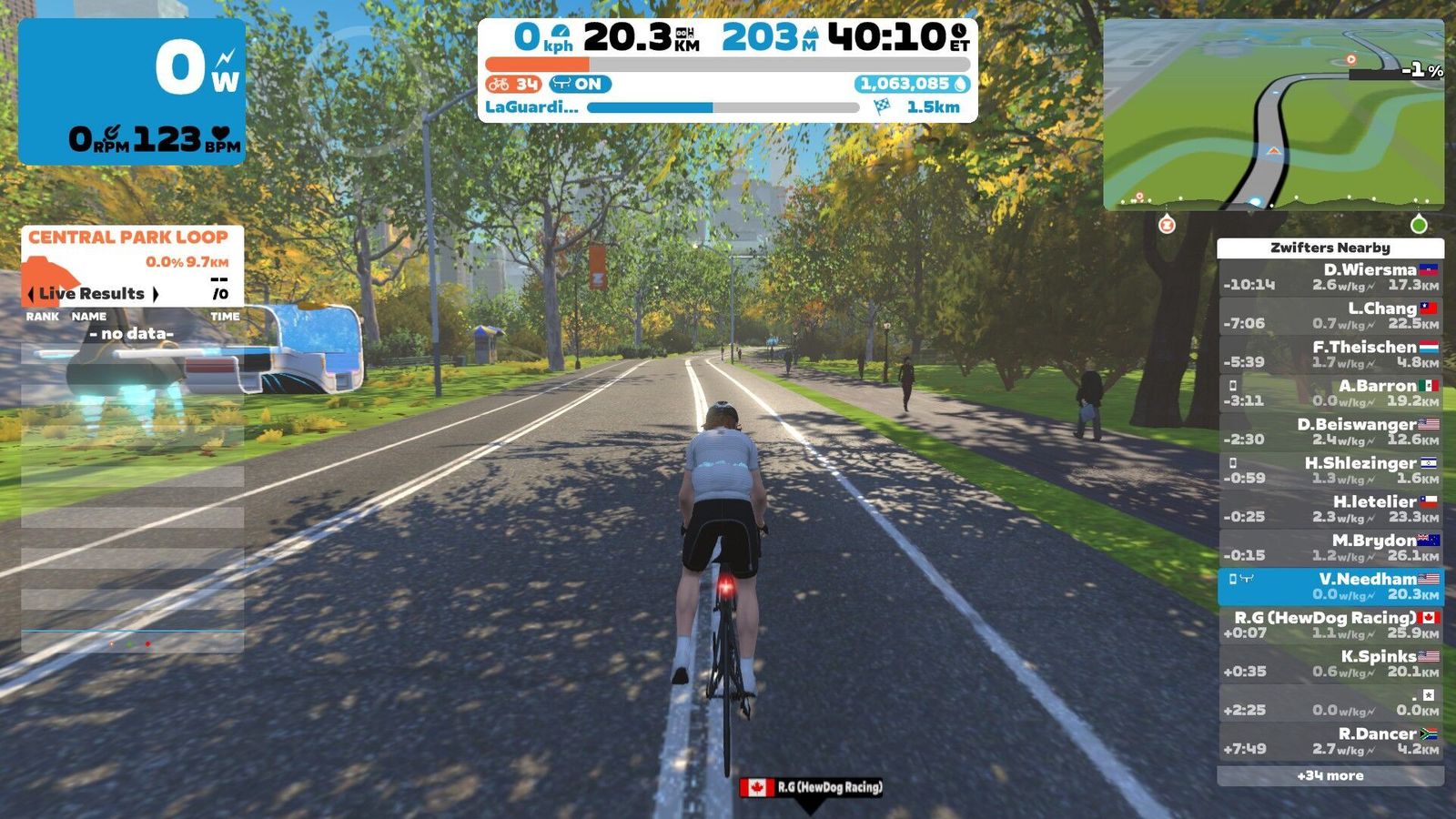Select H.letelier's nearby rider row
The width and height of the screenshot is (1456, 819).
pyautogui.click(x=1330, y=509)
